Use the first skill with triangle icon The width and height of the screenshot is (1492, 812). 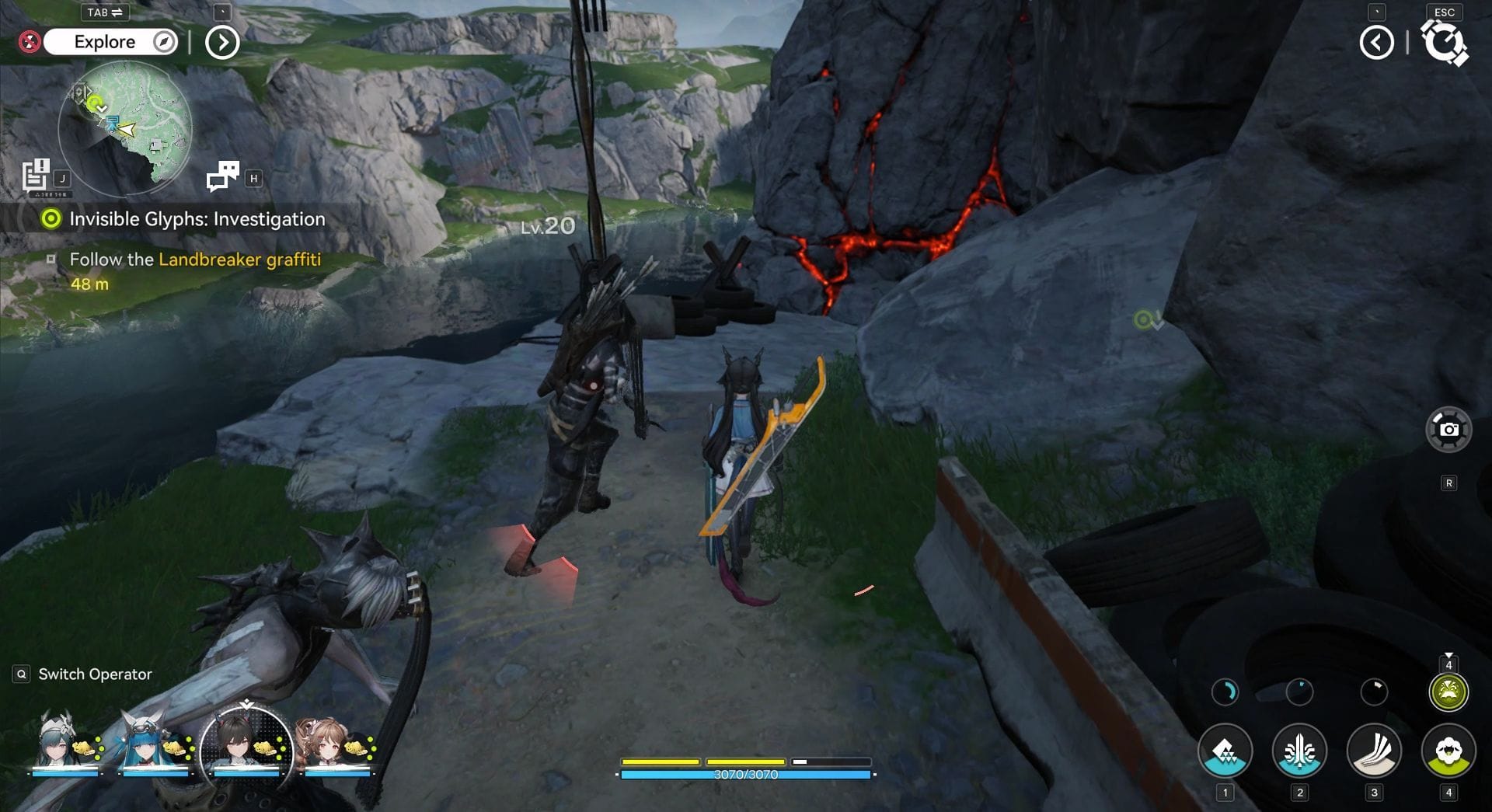pyautogui.click(x=1225, y=751)
